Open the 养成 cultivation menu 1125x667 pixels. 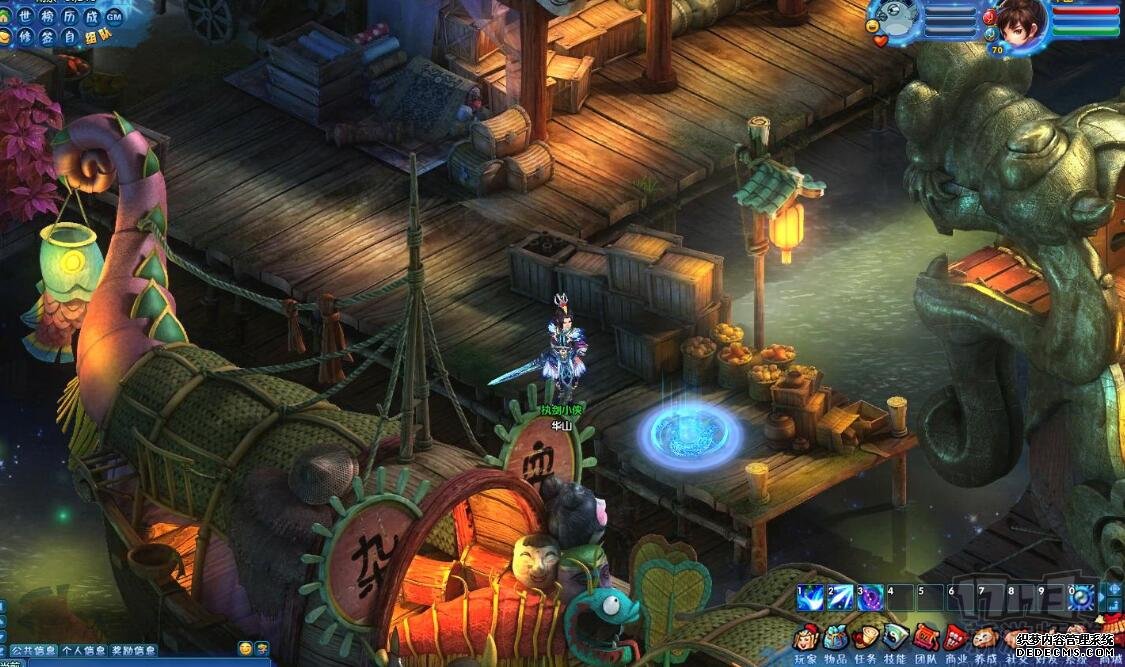click(x=986, y=637)
